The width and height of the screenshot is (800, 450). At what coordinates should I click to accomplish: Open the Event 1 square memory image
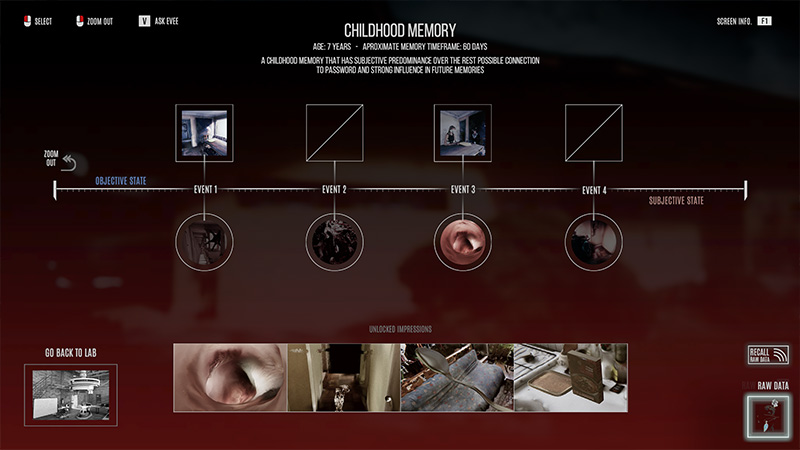tap(204, 133)
